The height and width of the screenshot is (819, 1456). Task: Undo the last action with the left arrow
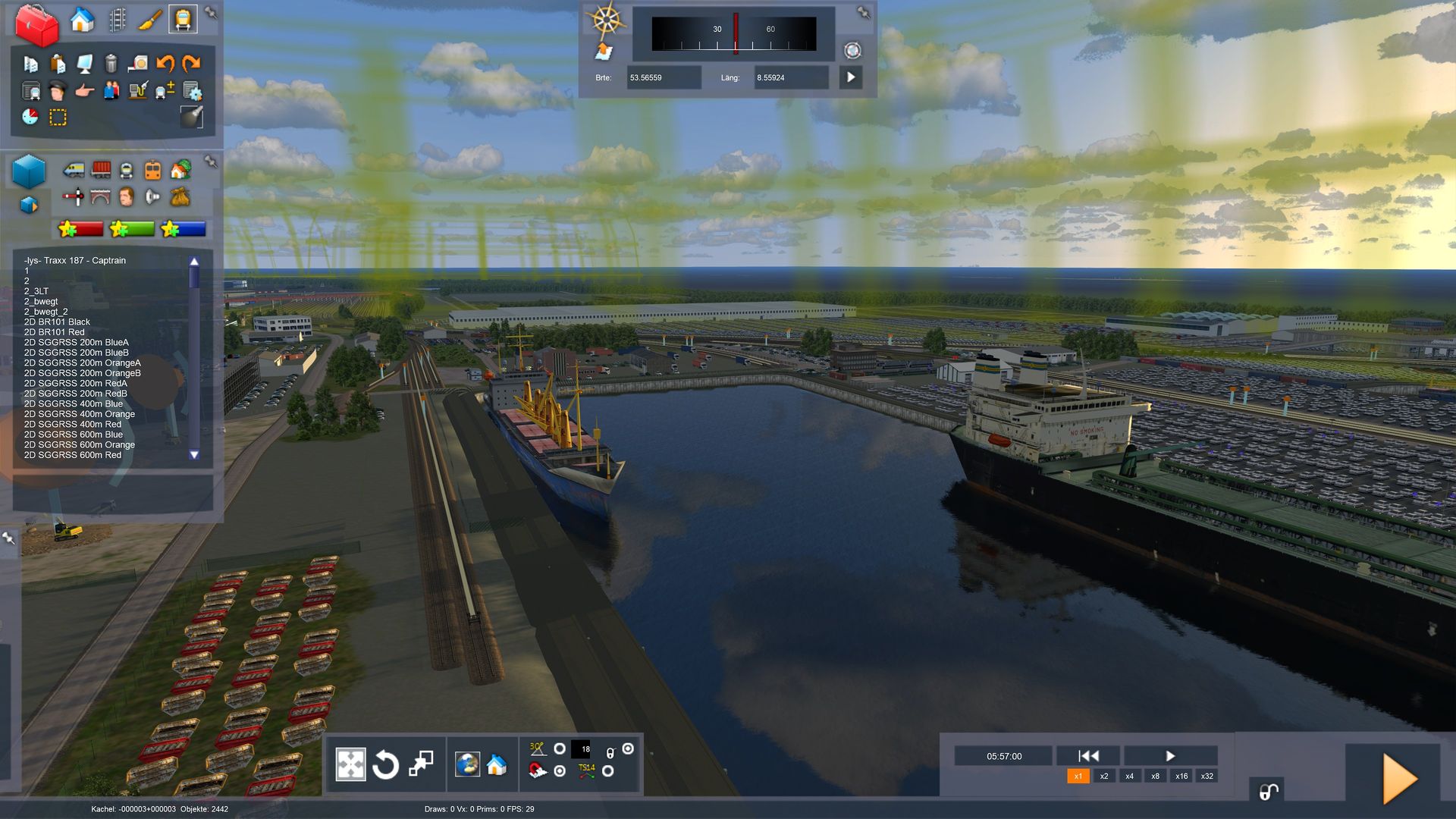pos(165,64)
